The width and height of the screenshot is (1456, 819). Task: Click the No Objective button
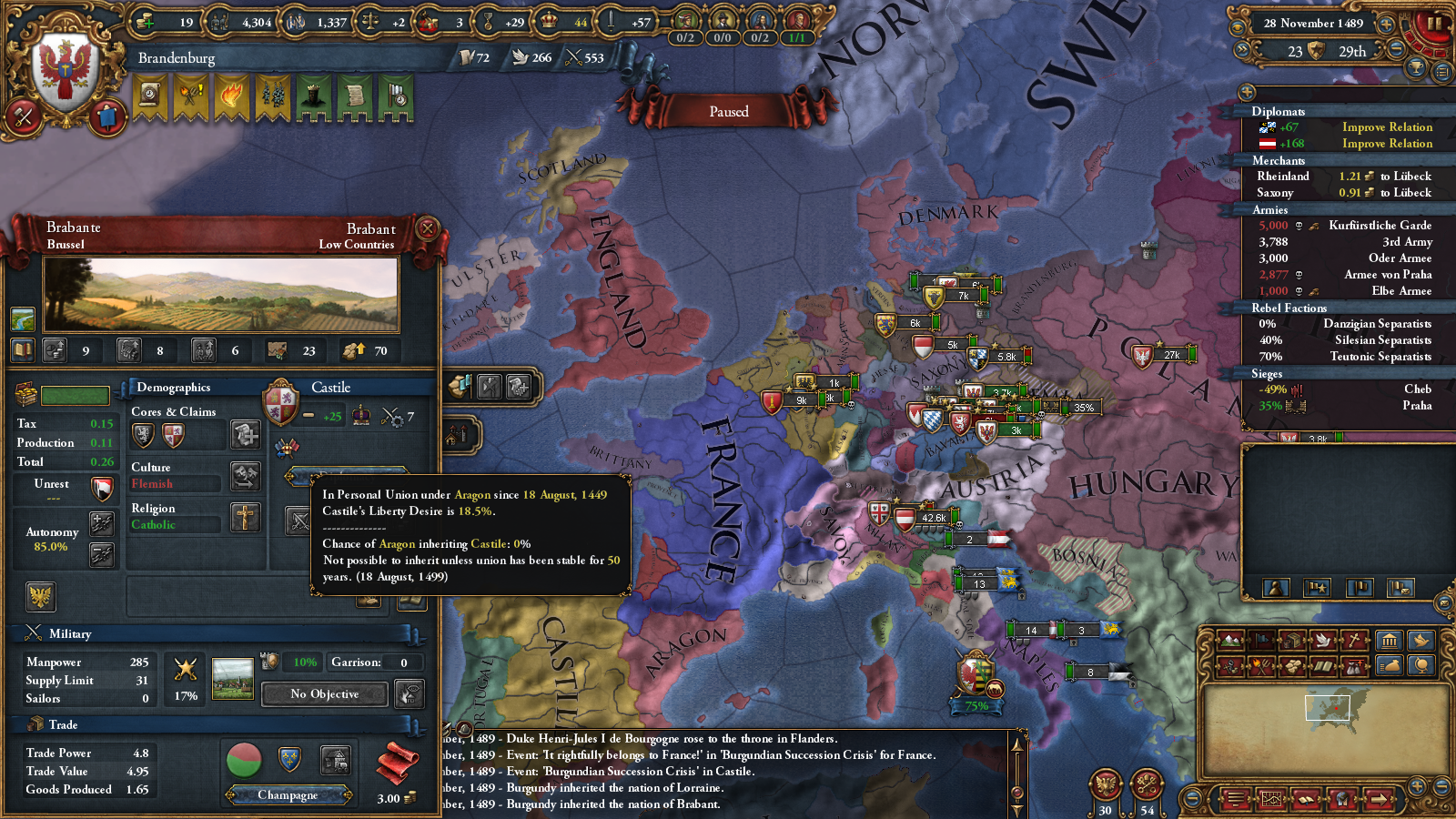(x=323, y=694)
